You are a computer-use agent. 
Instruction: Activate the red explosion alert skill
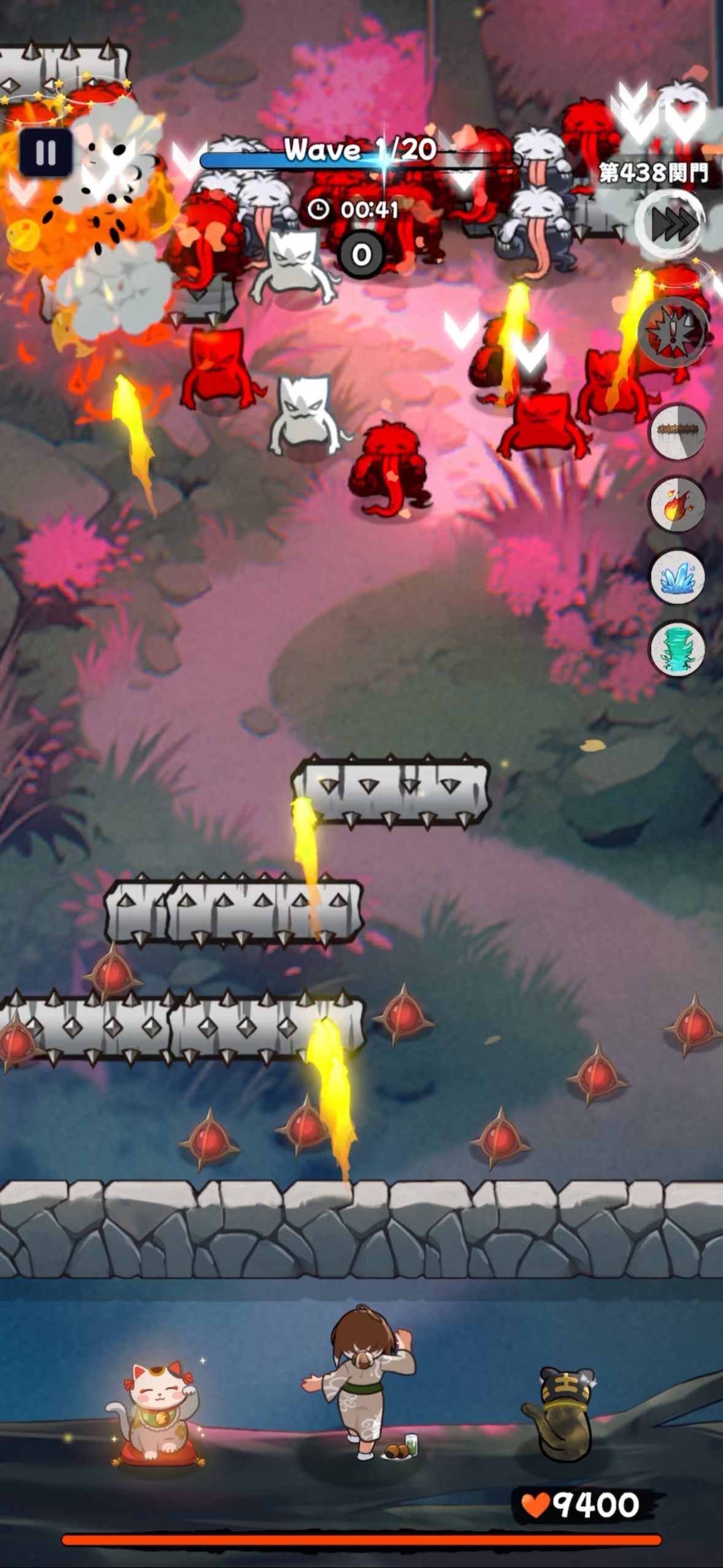point(674,332)
